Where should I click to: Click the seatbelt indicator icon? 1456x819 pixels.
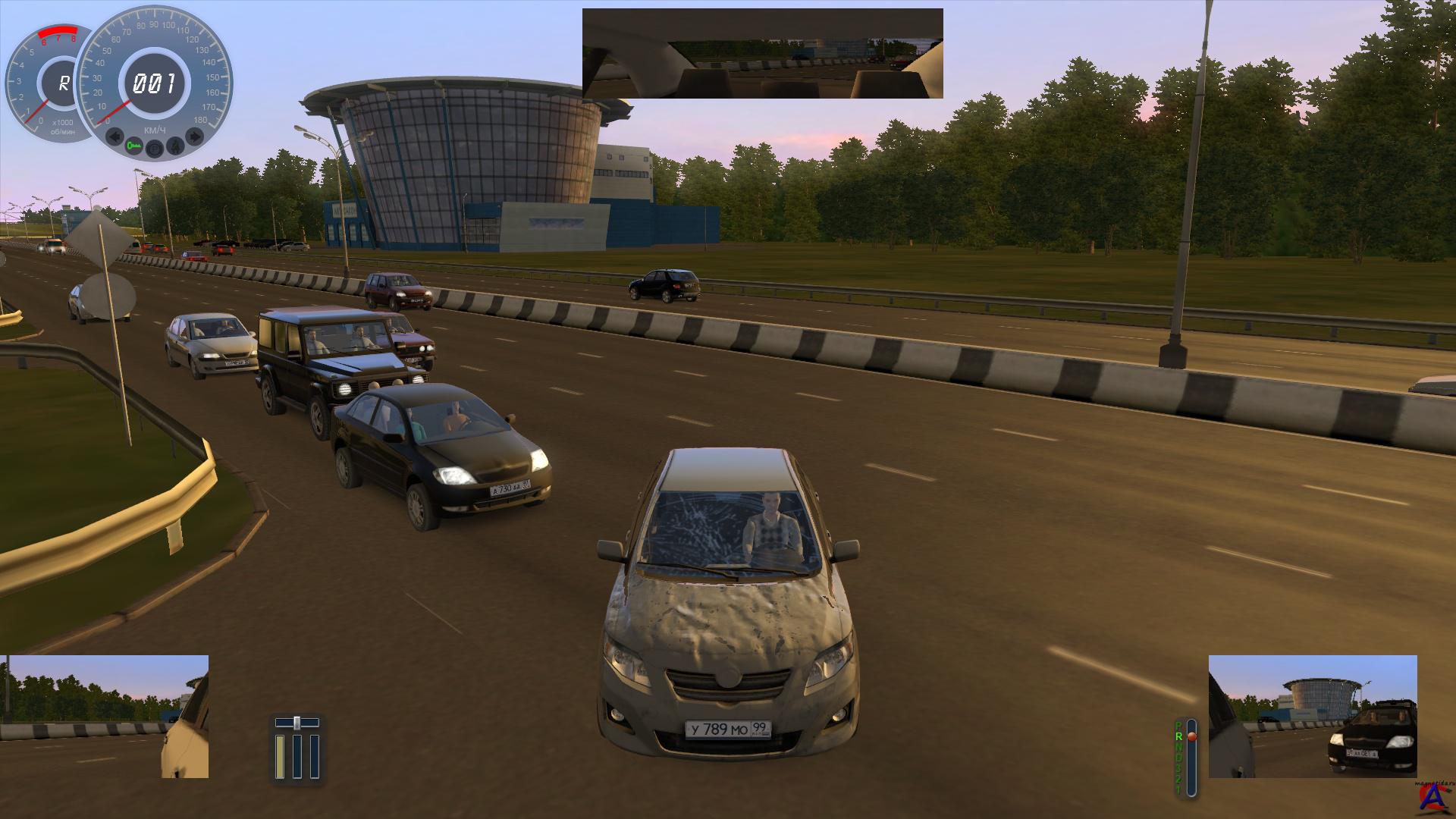tap(174, 145)
